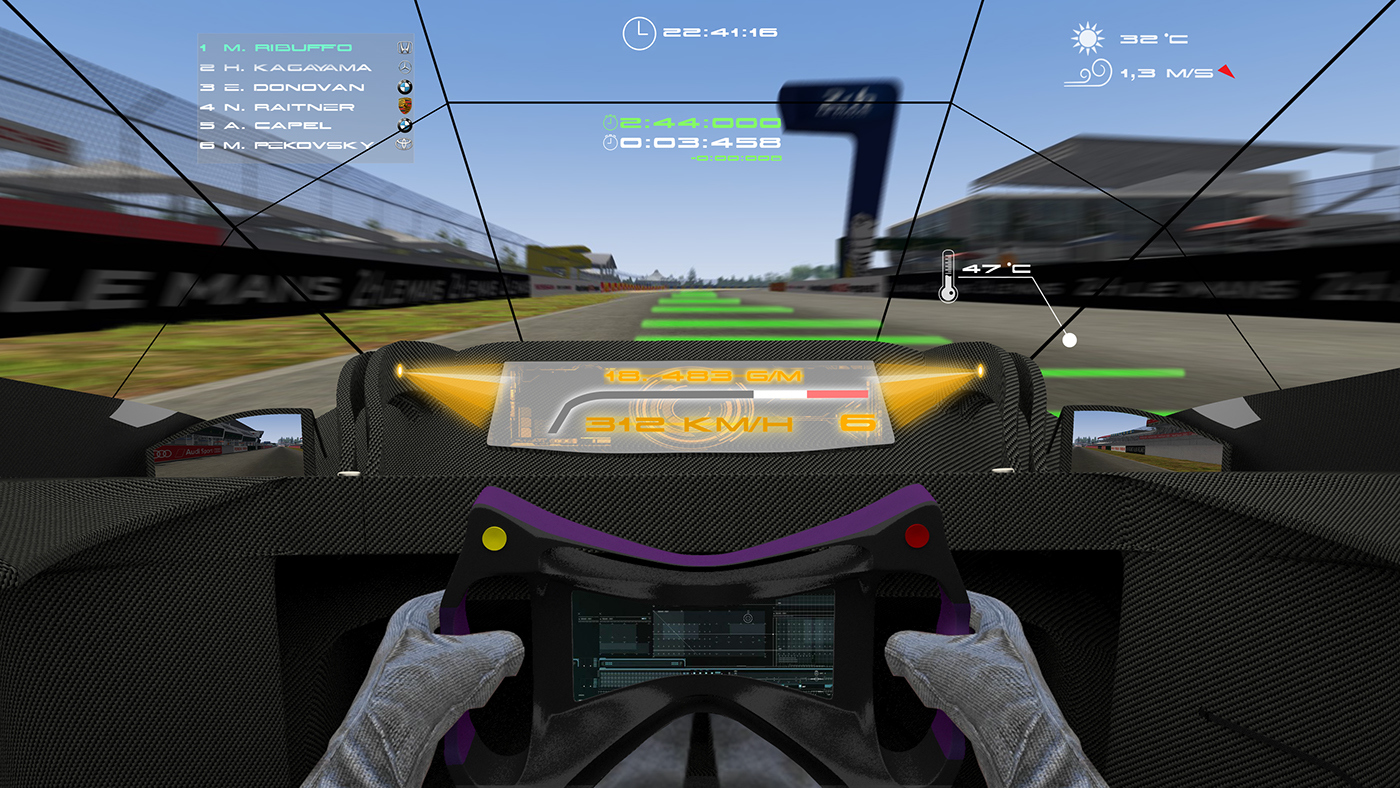
Task: Click the Mercedes emblem next to H. Kagayama
Action: point(403,66)
